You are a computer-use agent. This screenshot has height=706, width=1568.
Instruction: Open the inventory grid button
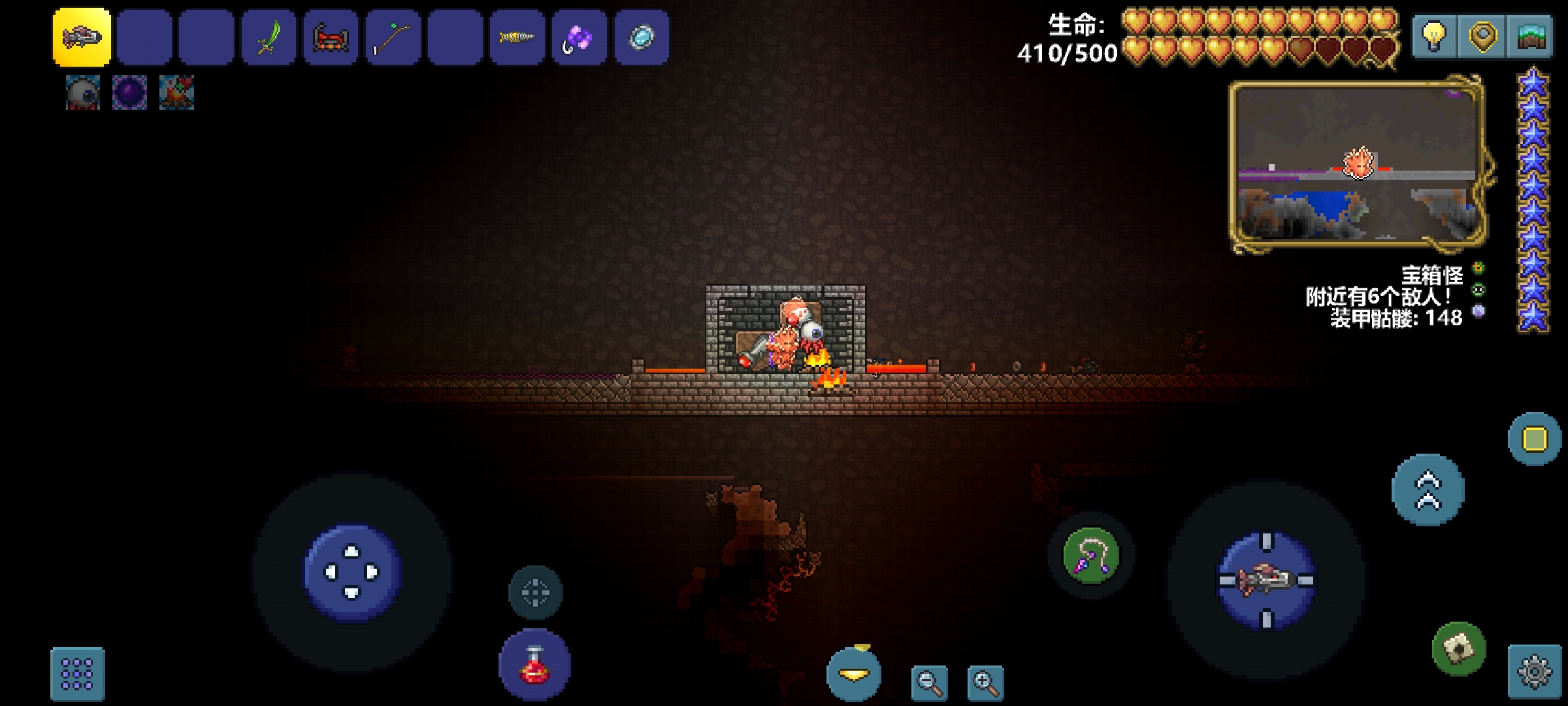pyautogui.click(x=77, y=673)
